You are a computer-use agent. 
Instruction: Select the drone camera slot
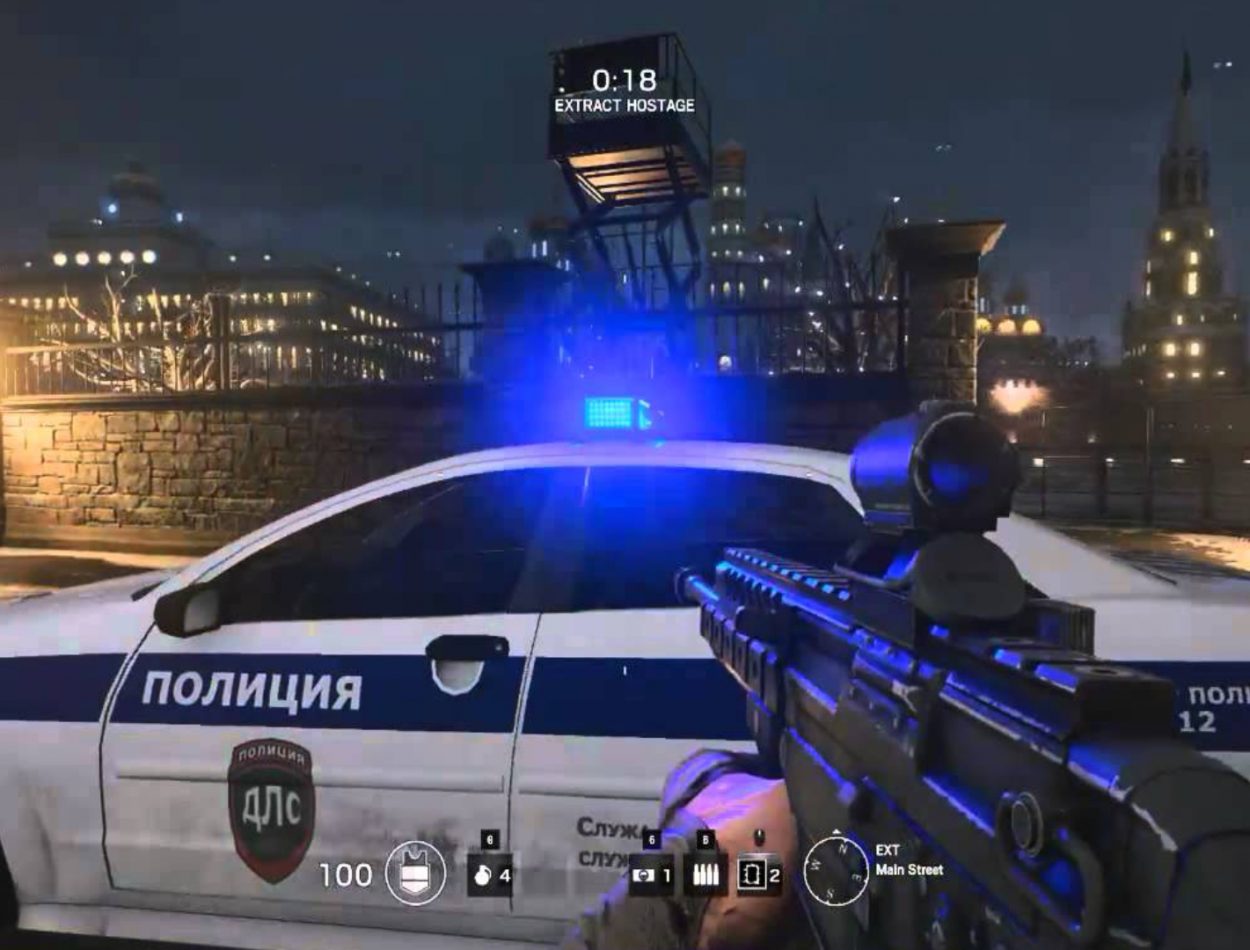click(x=651, y=875)
